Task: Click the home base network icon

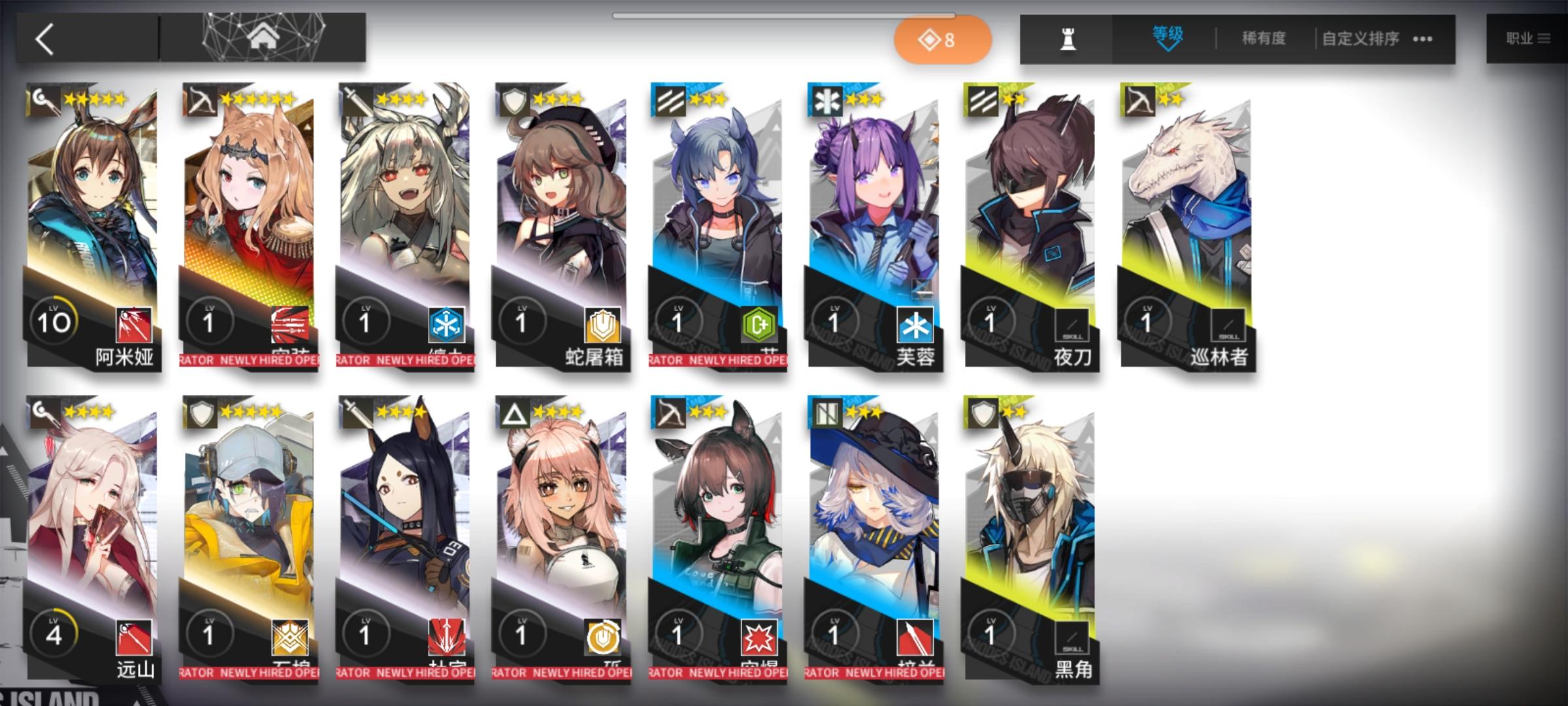Action: [x=265, y=37]
